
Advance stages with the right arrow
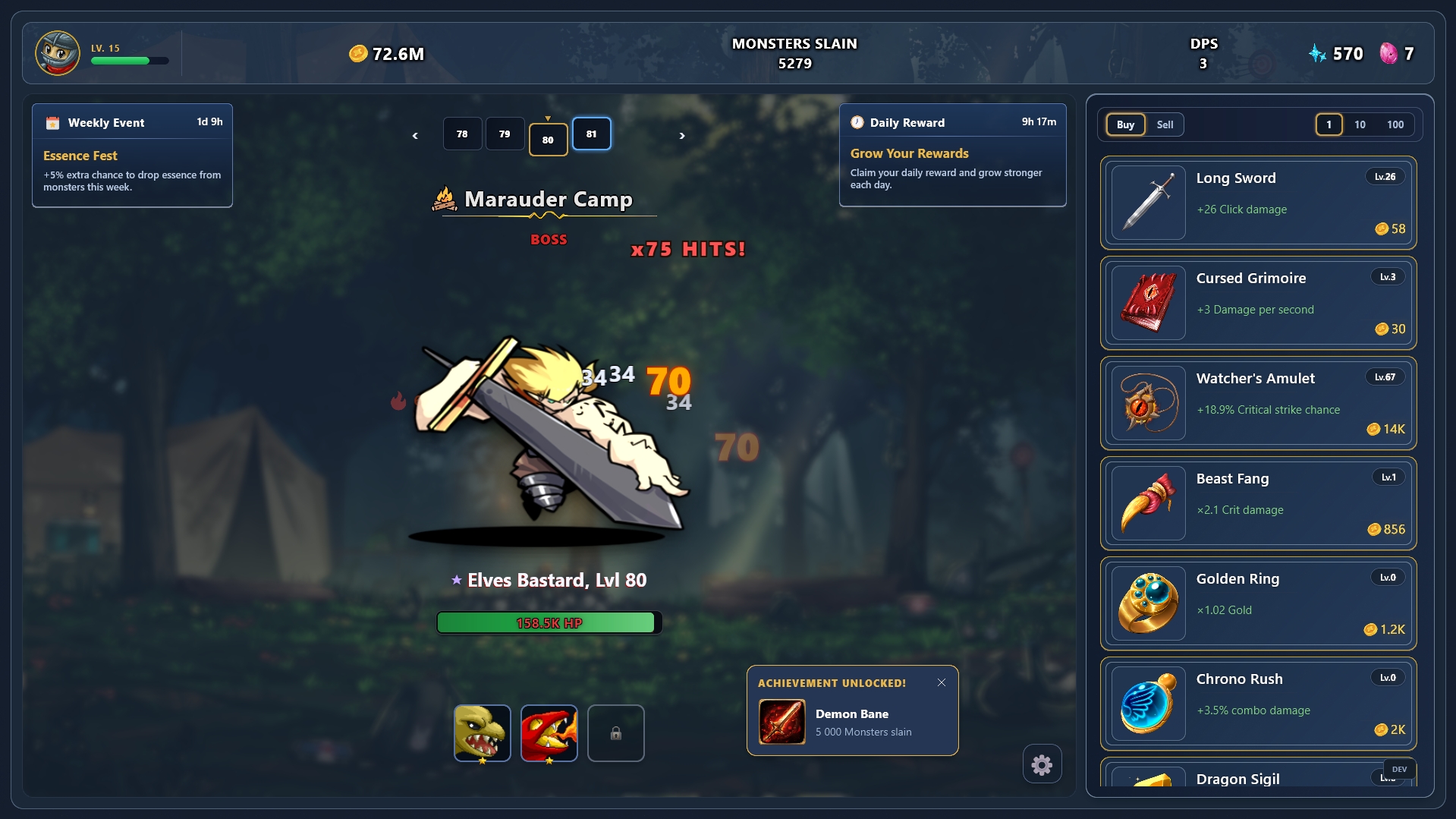tap(682, 136)
